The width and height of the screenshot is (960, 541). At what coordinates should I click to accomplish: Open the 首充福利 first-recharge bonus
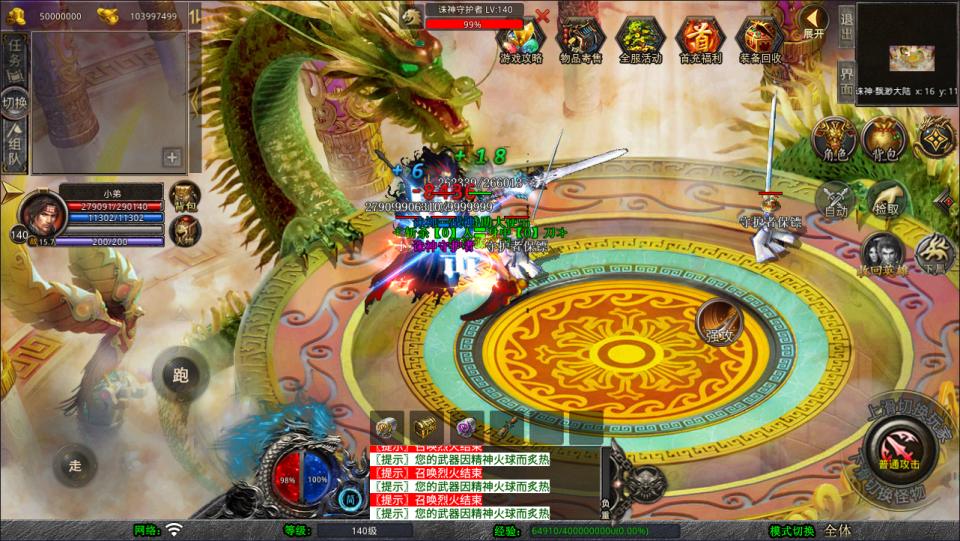(701, 38)
